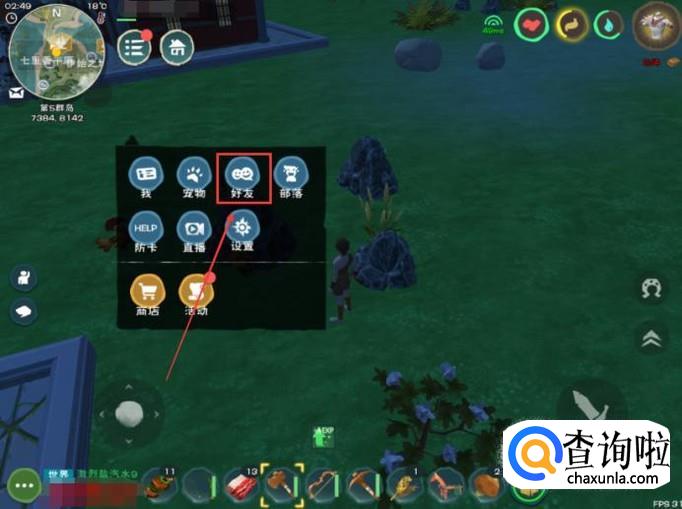Open the chat bubble button
Viewport: 682px width, 509px height.
tap(24, 311)
